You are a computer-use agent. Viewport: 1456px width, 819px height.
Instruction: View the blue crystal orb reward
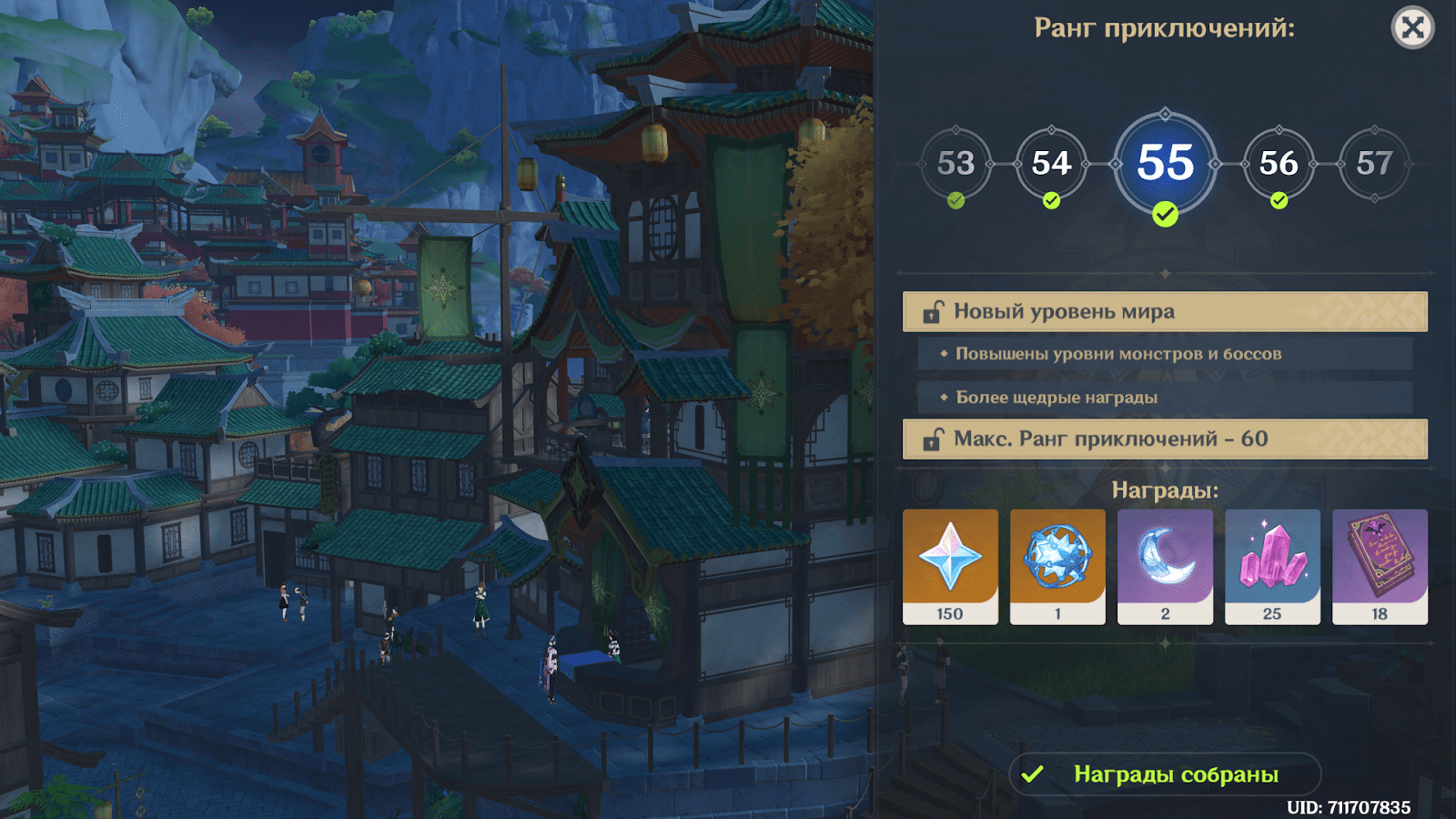click(x=1057, y=566)
